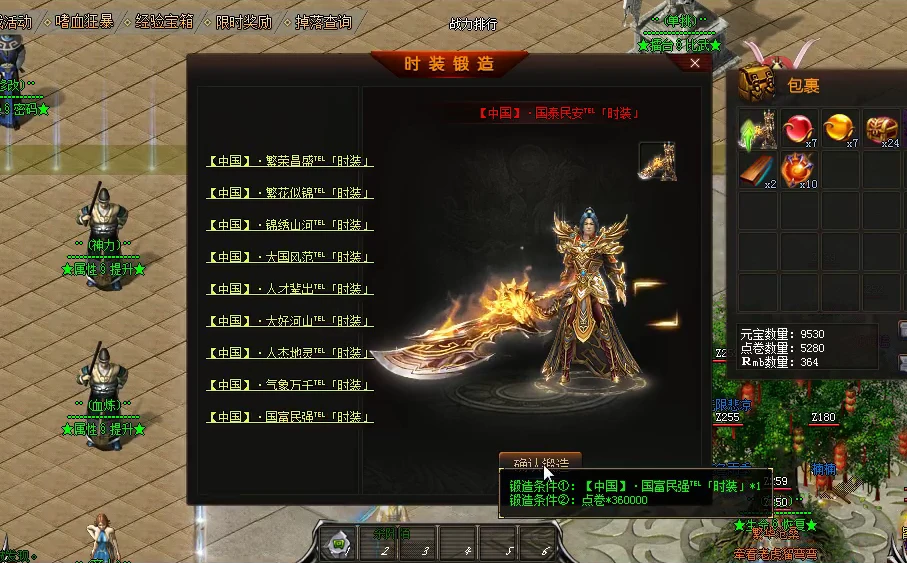Screen dimensions: 907x563
Task: Select the red orb stack in the bag
Action: click(799, 130)
